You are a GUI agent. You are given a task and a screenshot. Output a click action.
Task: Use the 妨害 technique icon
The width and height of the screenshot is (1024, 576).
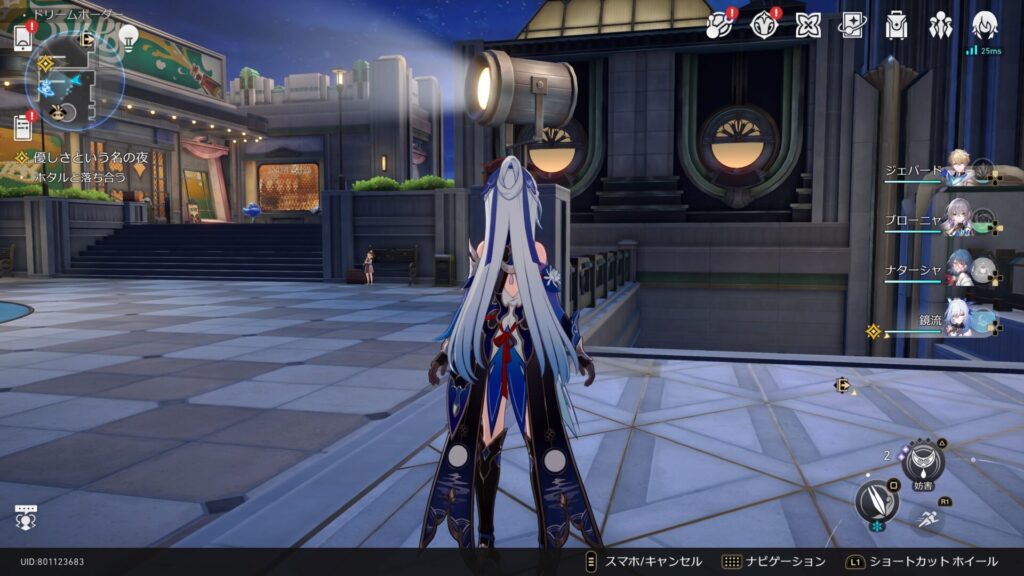pos(922,462)
